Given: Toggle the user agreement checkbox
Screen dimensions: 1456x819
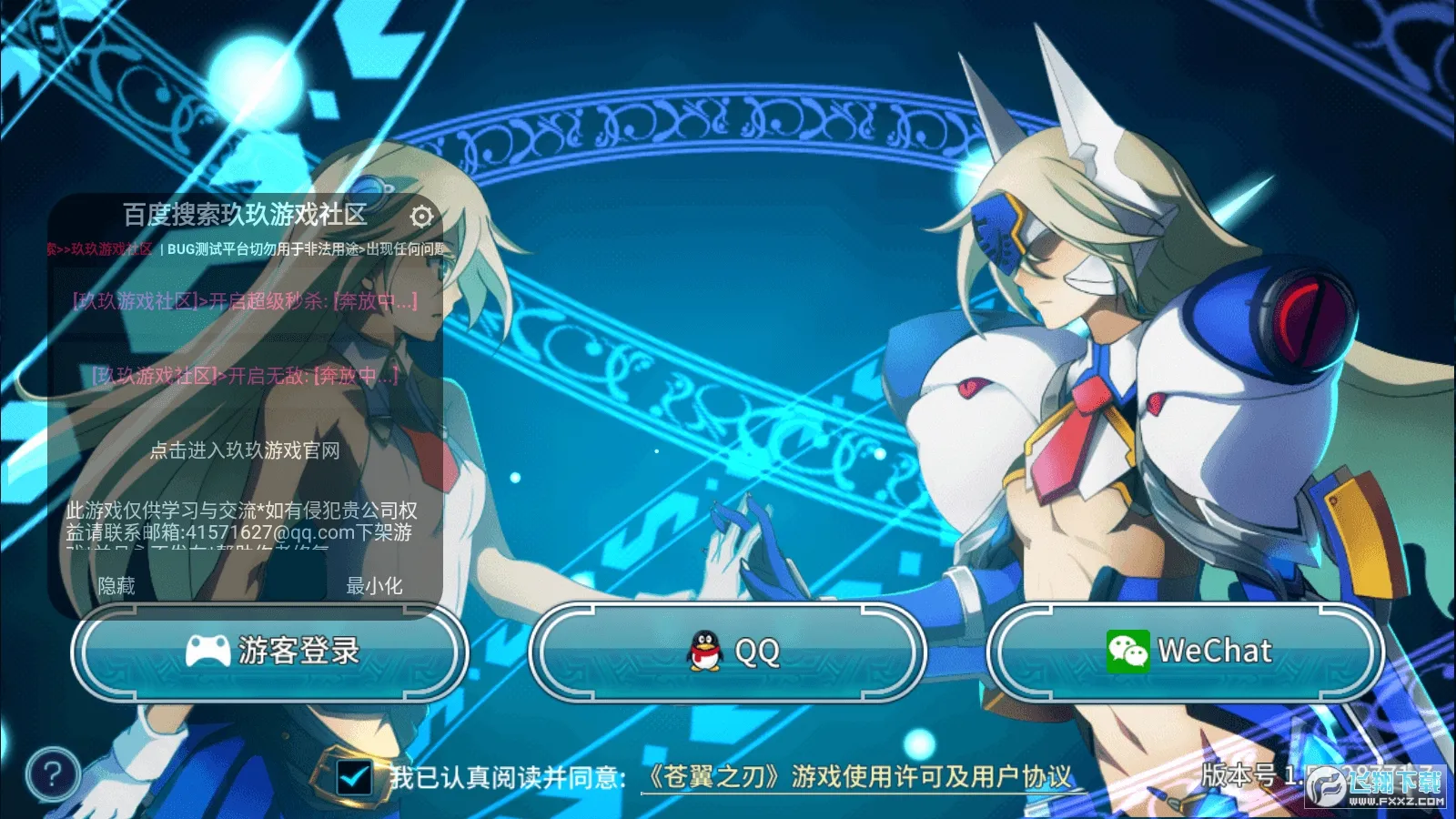Looking at the screenshot, I should tap(353, 777).
